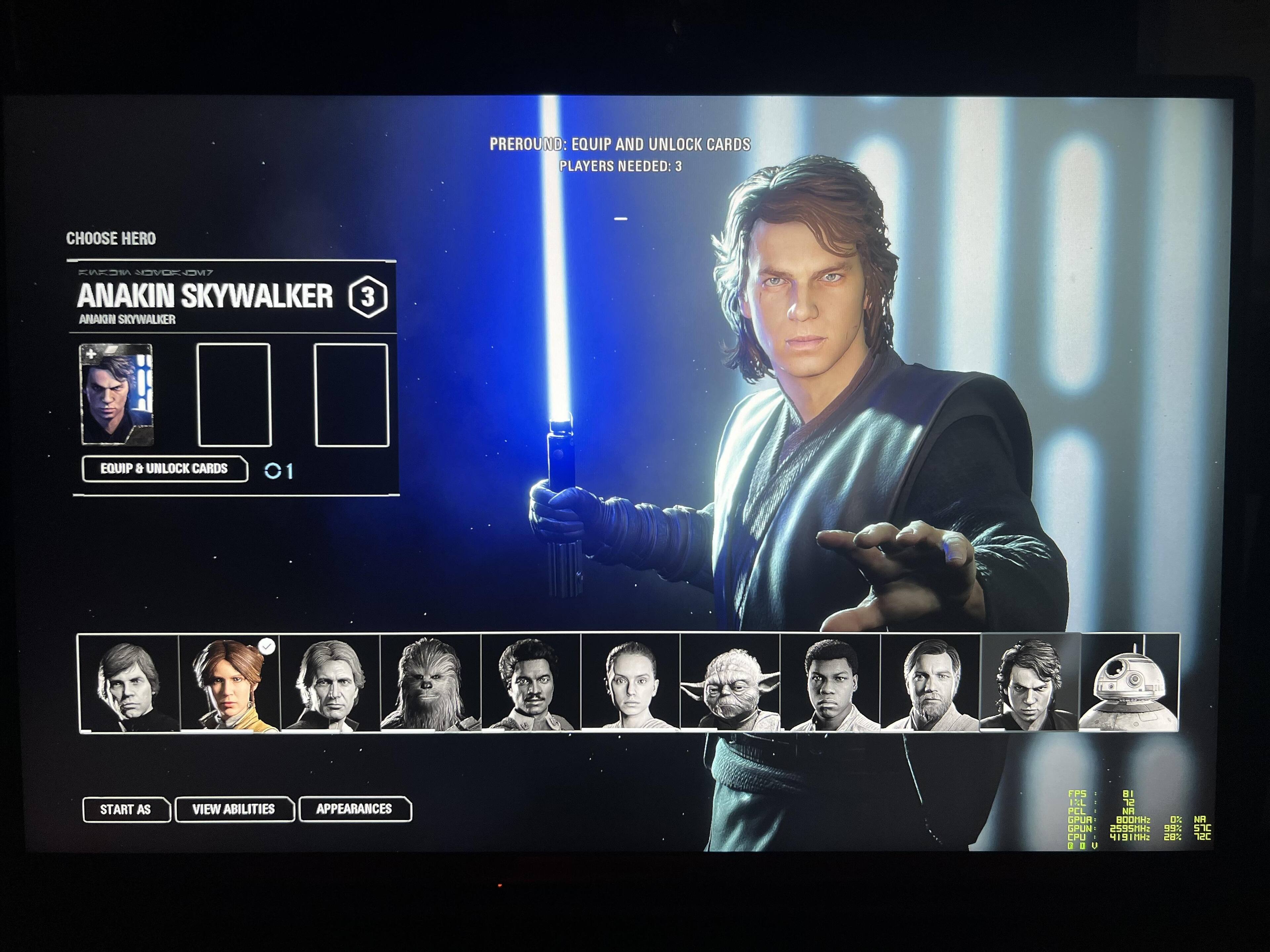Pick Finn hero portrait

830,683
